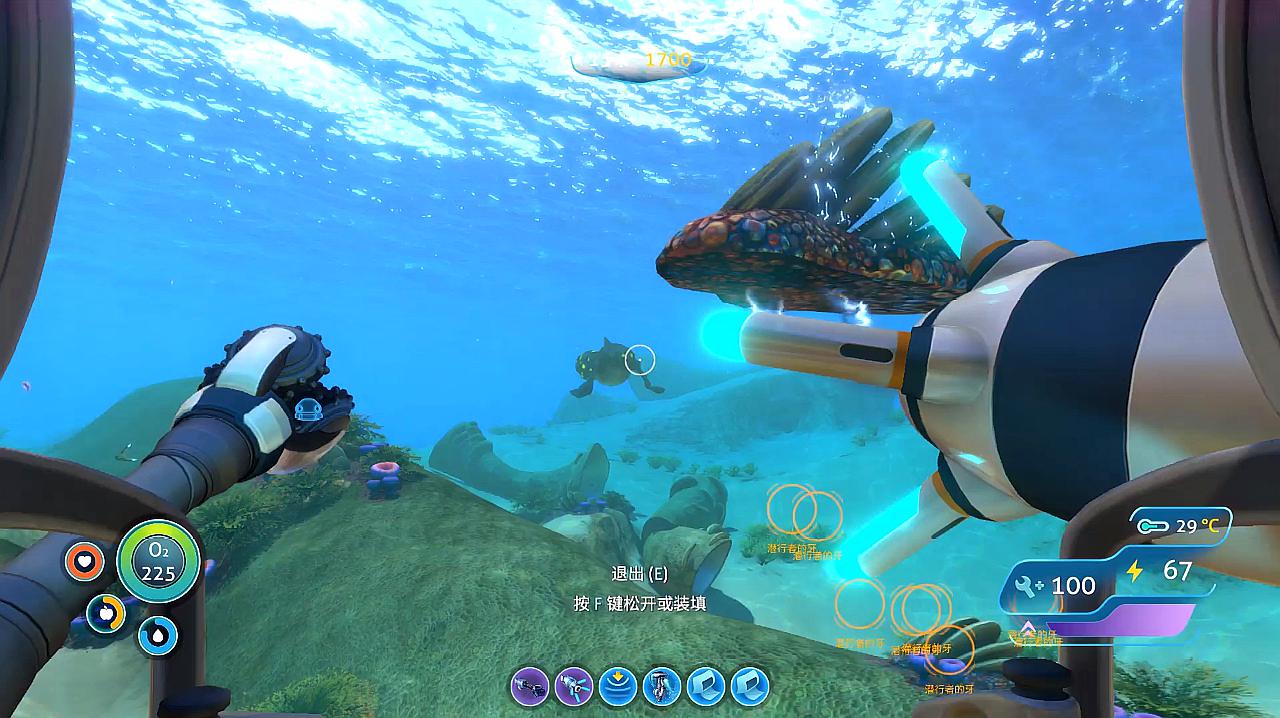The image size is (1280, 718).
Task: Activate the module with the yellow down arrow
Action: pyautogui.click(x=618, y=686)
